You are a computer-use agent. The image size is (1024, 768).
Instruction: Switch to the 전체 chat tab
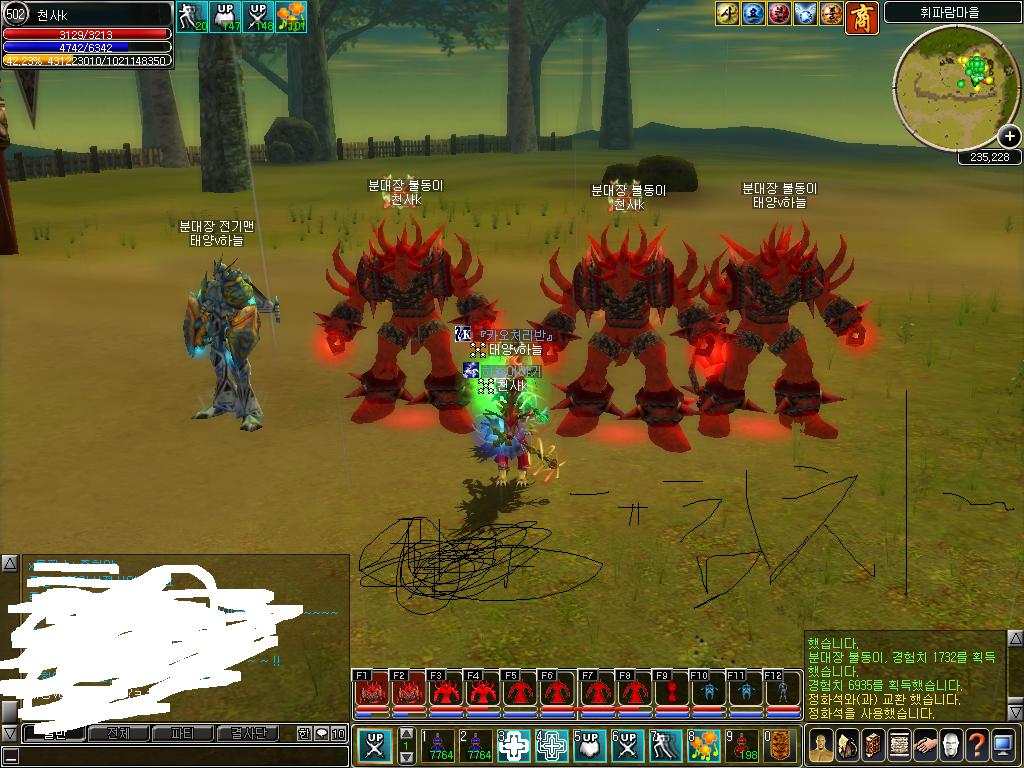click(x=118, y=733)
